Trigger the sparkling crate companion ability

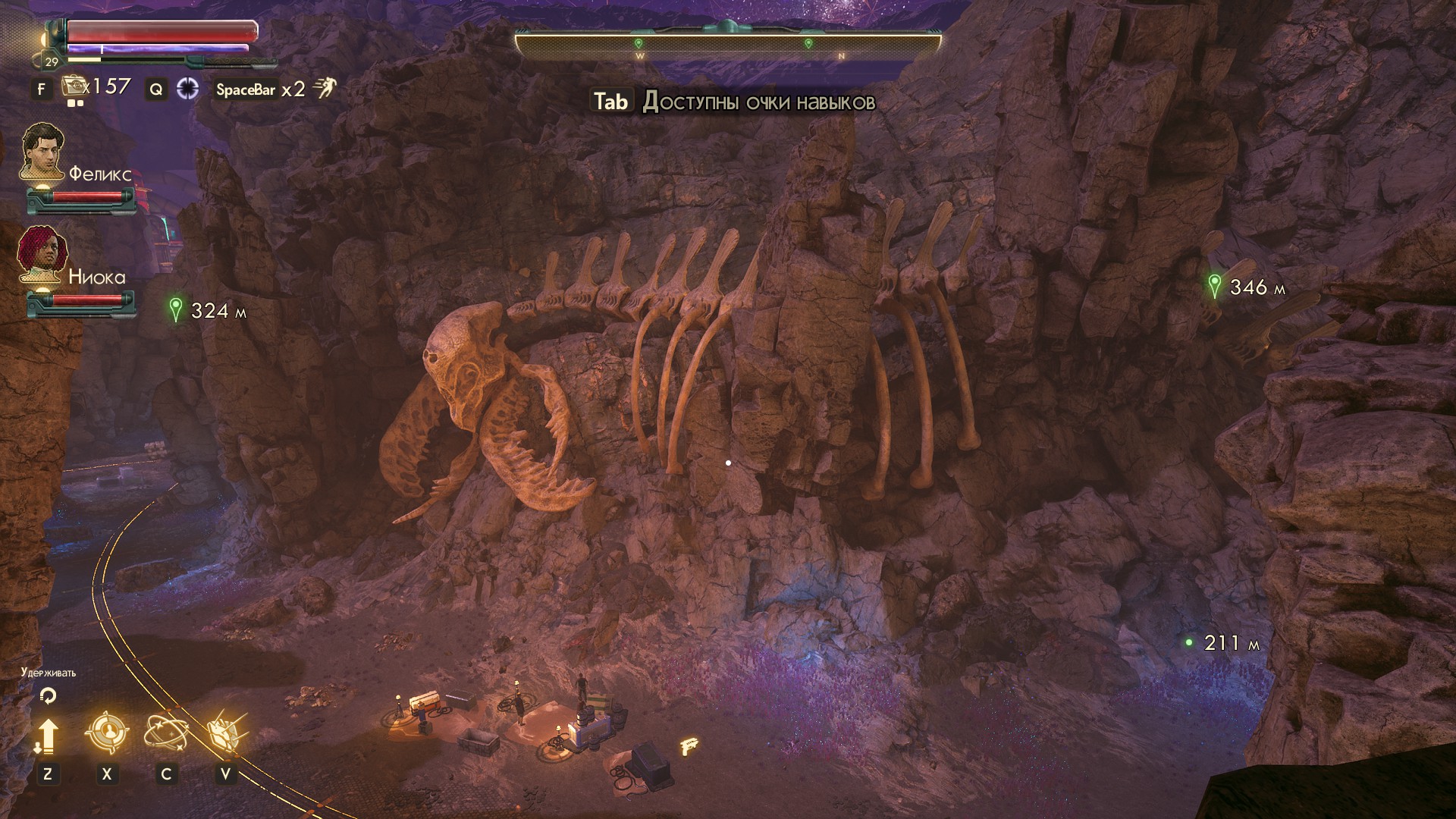click(226, 733)
